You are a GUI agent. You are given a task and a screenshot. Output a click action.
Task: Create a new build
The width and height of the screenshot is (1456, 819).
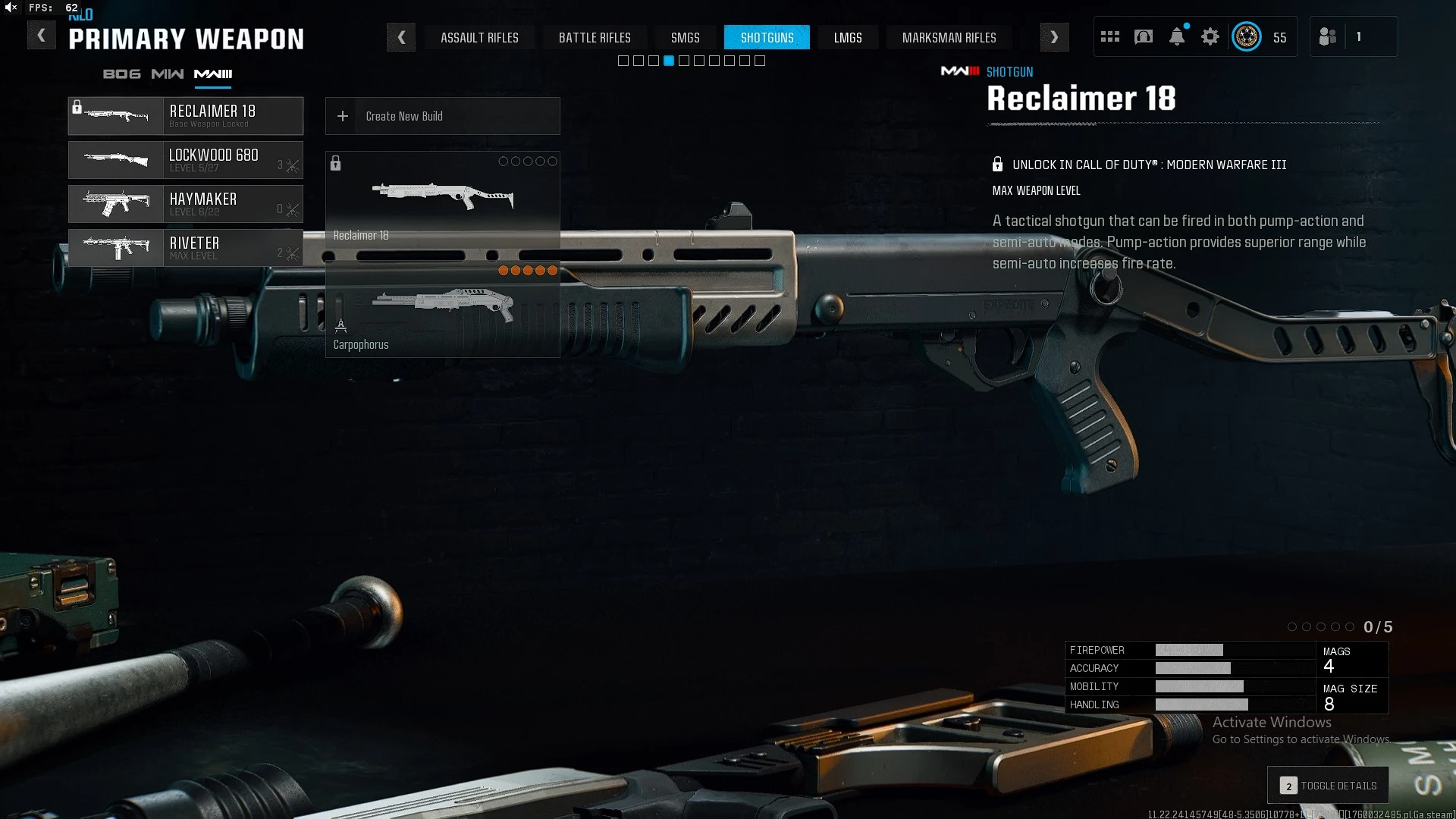coord(442,116)
